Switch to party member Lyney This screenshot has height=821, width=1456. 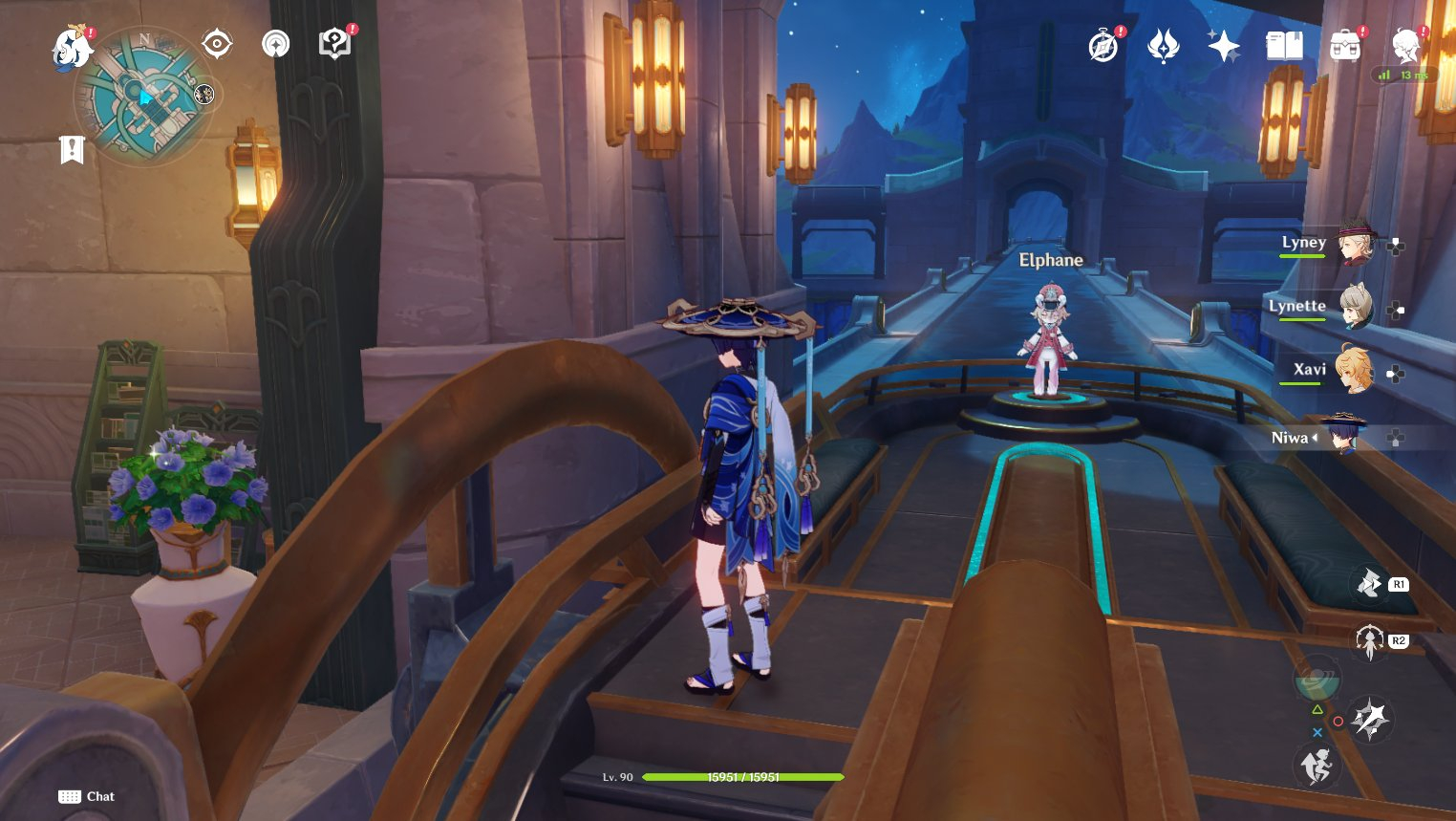click(1354, 245)
